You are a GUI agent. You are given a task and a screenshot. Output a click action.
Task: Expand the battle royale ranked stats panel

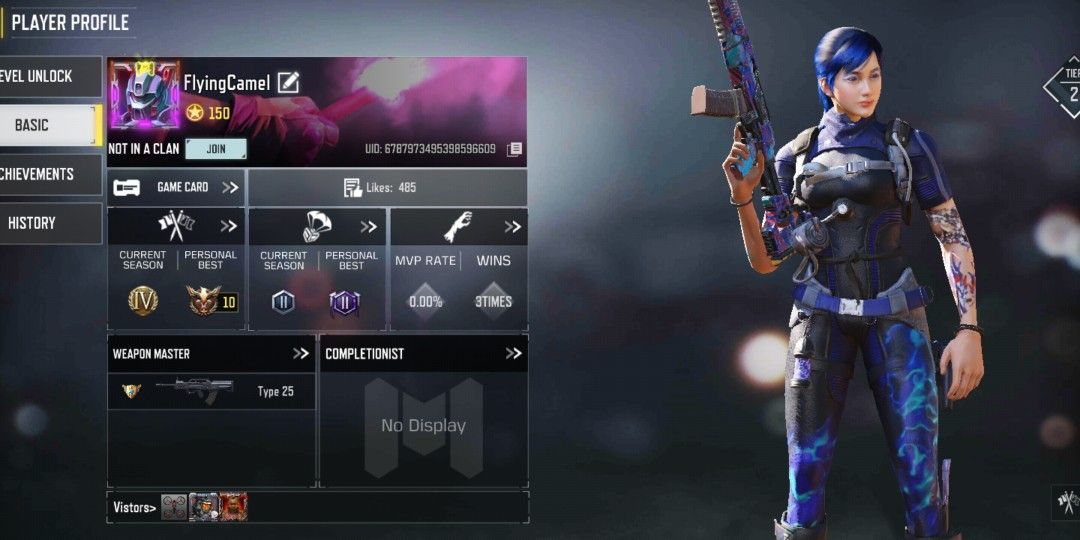point(369,226)
